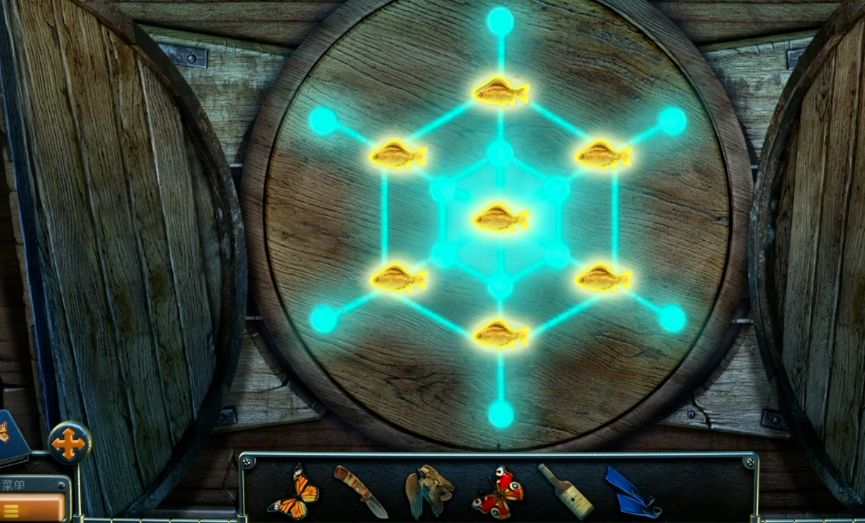The width and height of the screenshot is (865, 523).
Task: Select the topmost golden fish on the board
Action: coord(501,92)
